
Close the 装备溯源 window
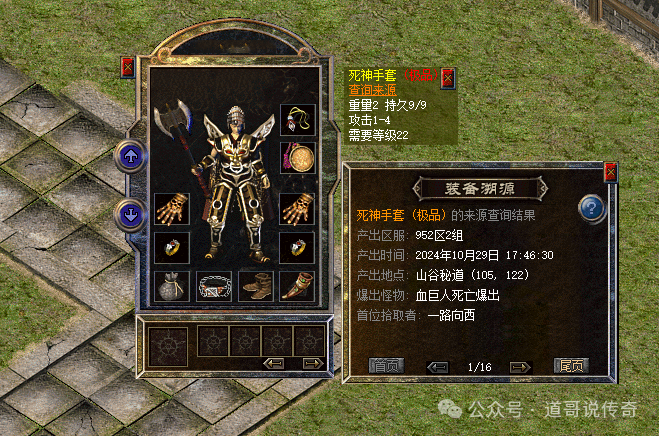click(x=611, y=173)
